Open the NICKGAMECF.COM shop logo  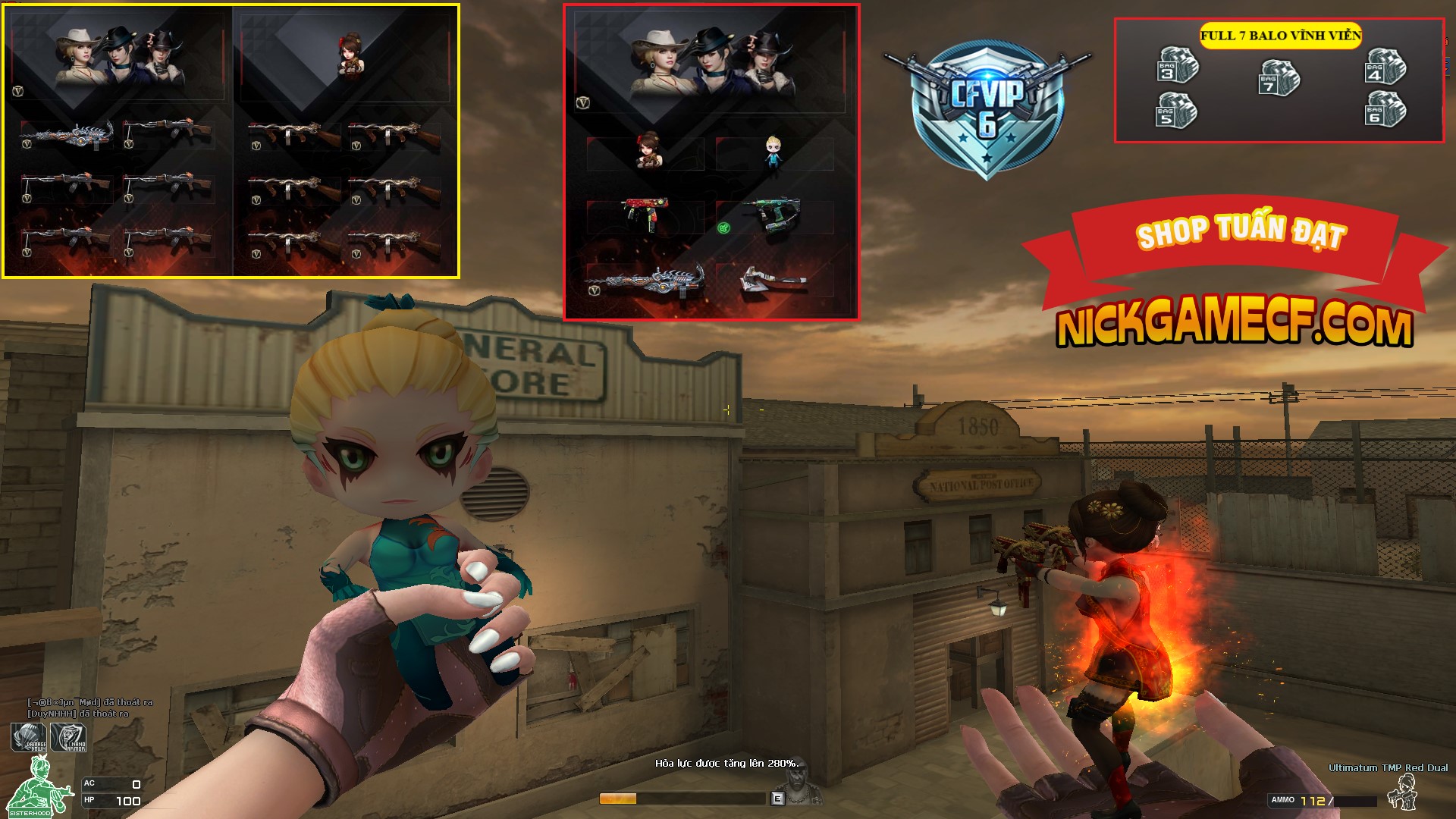1235,328
